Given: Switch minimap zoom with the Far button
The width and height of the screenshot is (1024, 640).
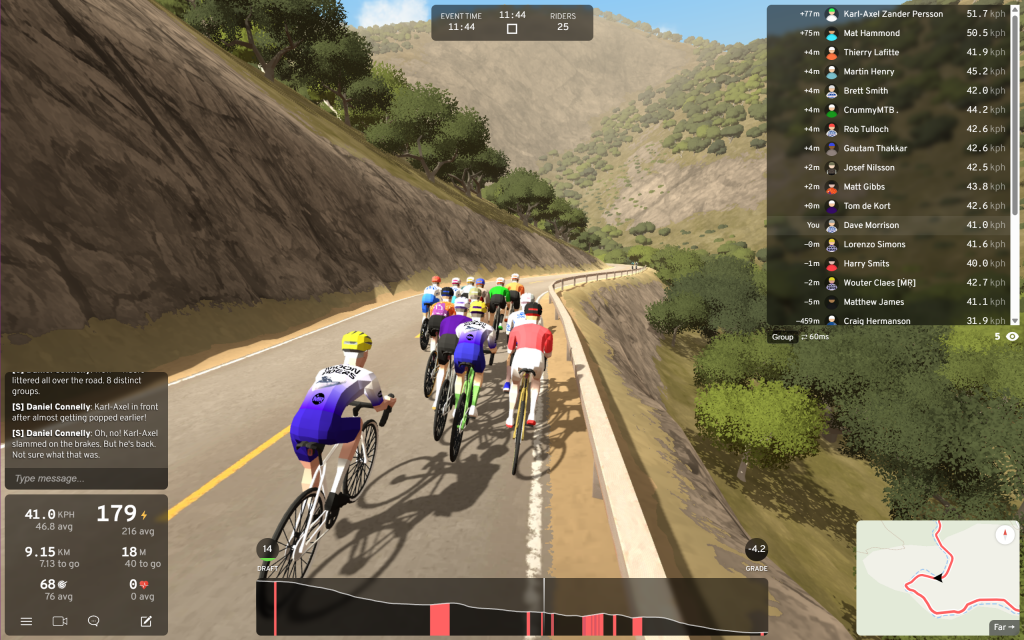Looking at the screenshot, I should click(x=1003, y=628).
